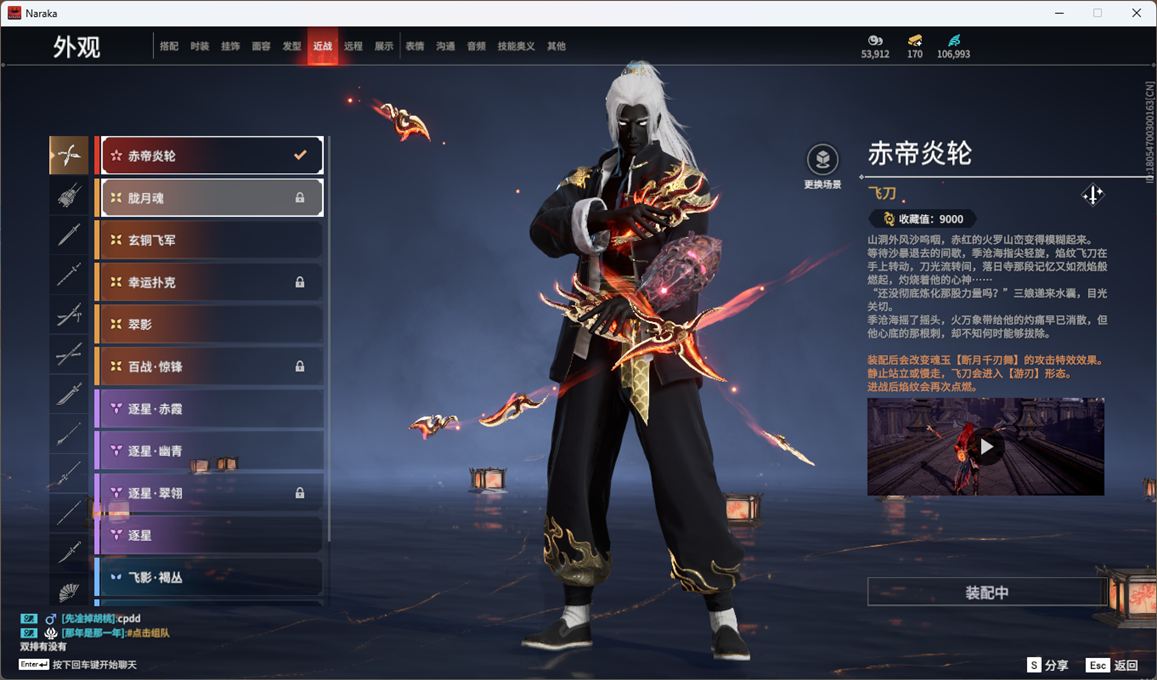Select the 发型 tab

point(292,46)
